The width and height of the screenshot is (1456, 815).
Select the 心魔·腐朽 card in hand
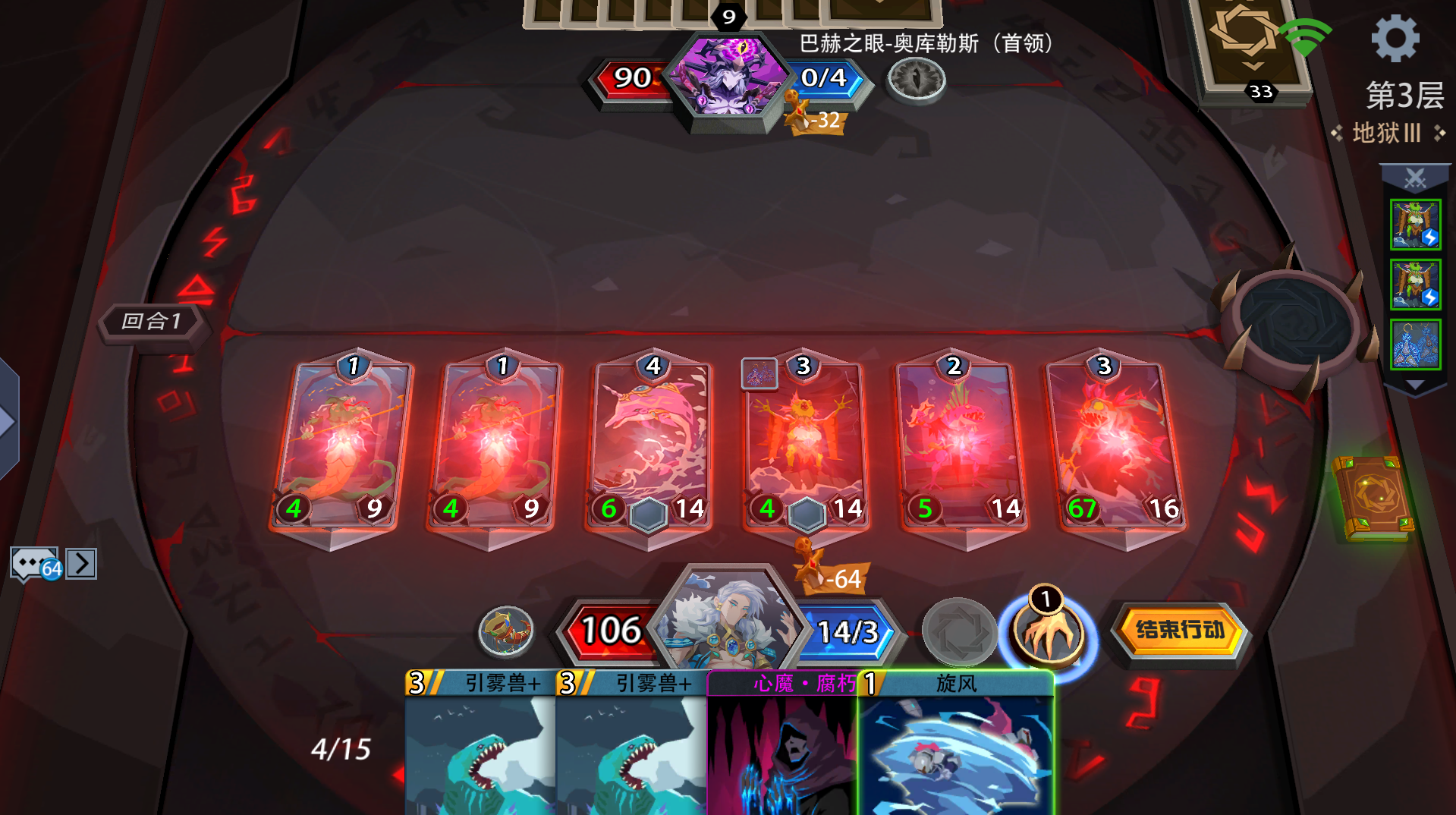coord(781,744)
